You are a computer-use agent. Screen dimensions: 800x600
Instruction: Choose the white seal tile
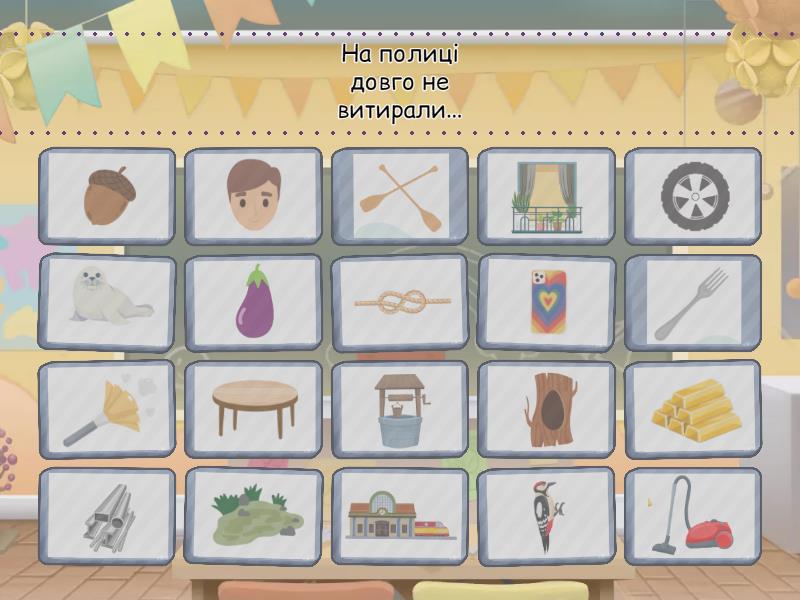pos(107,302)
